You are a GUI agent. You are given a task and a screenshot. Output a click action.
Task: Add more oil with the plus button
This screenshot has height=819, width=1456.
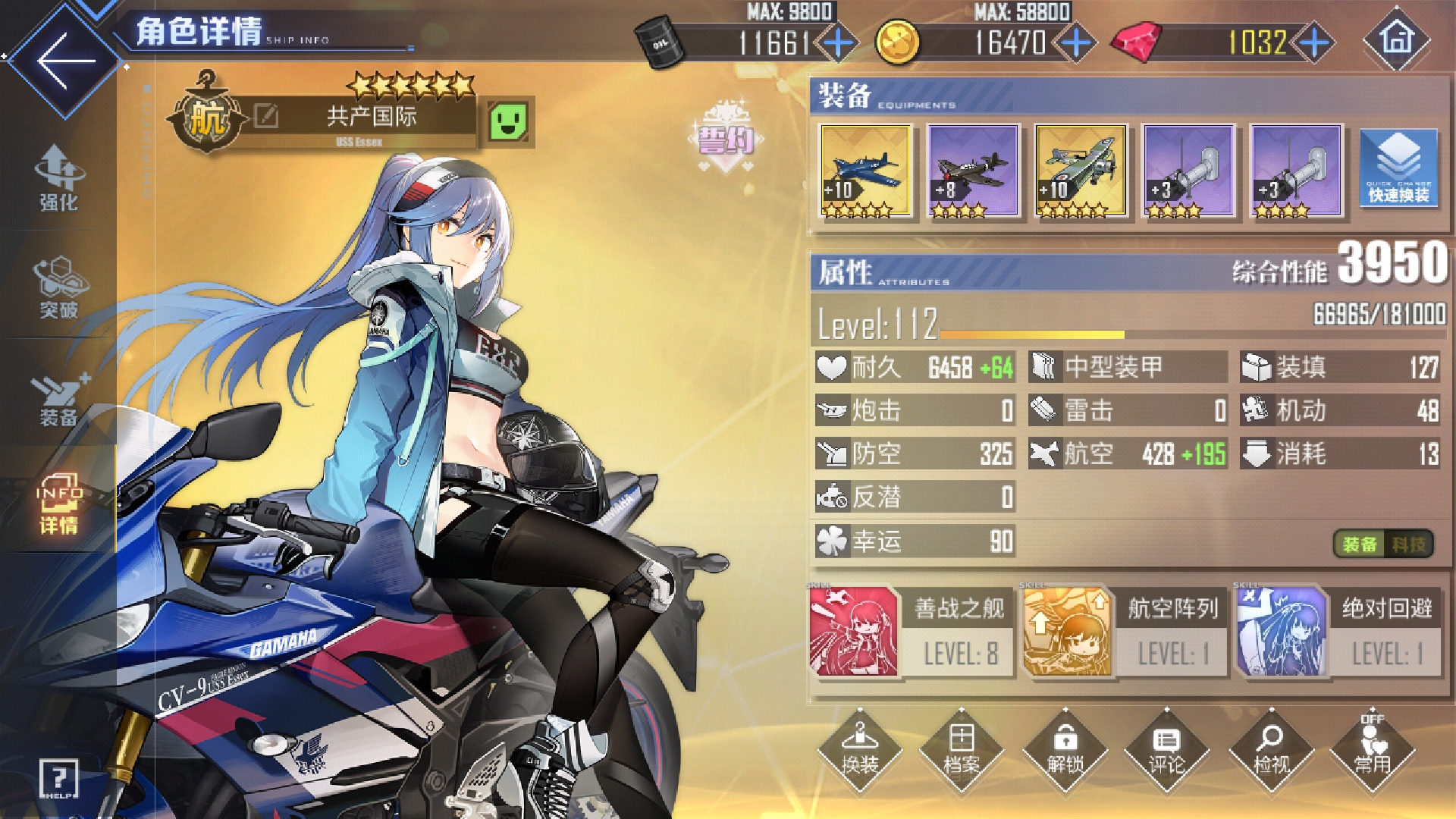(x=837, y=43)
